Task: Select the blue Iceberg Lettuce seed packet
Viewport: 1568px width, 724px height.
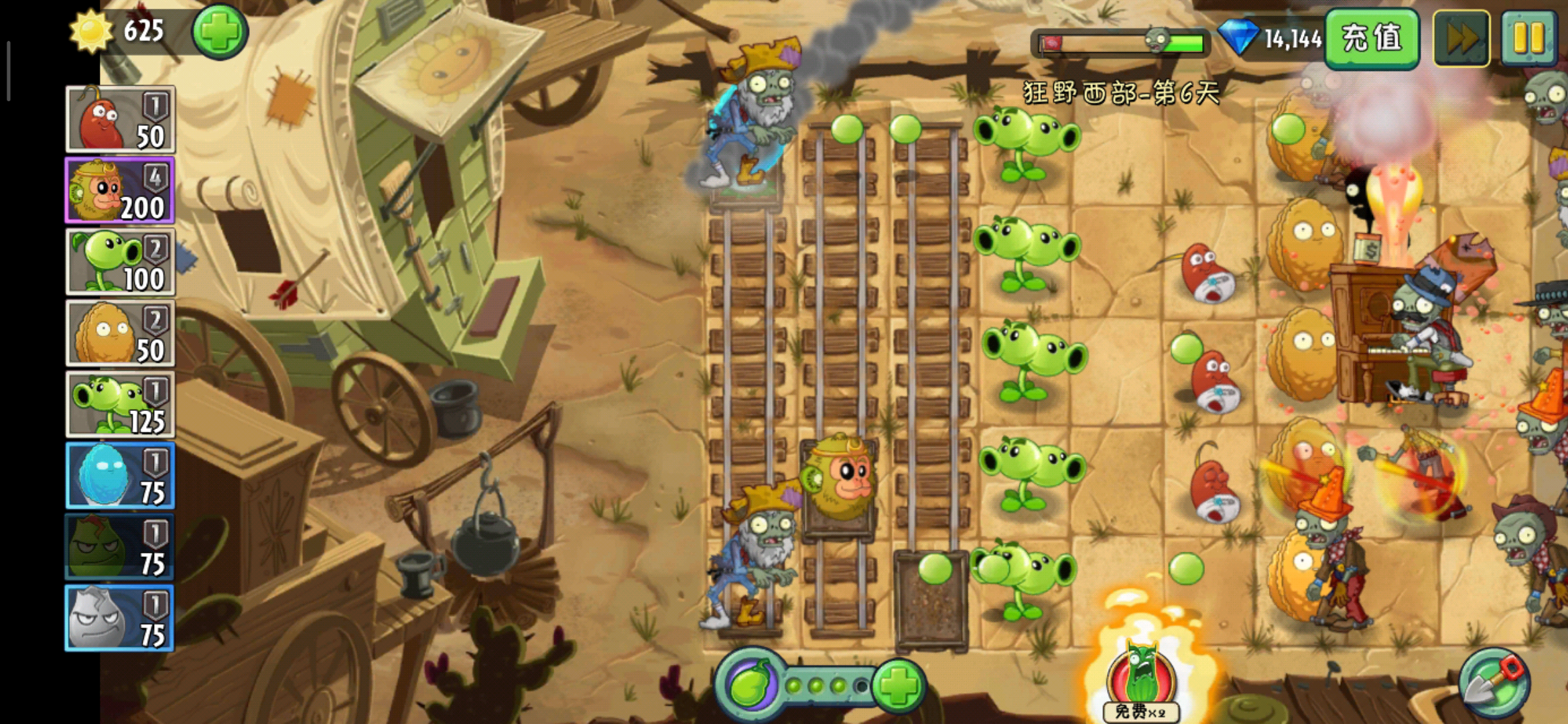Action: (x=121, y=475)
